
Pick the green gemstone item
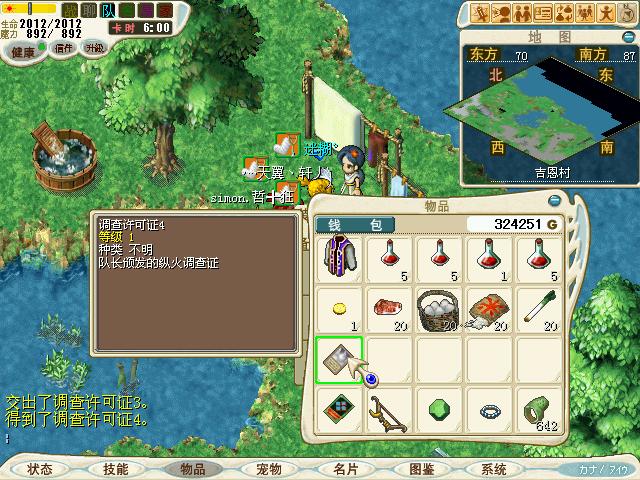(439, 410)
